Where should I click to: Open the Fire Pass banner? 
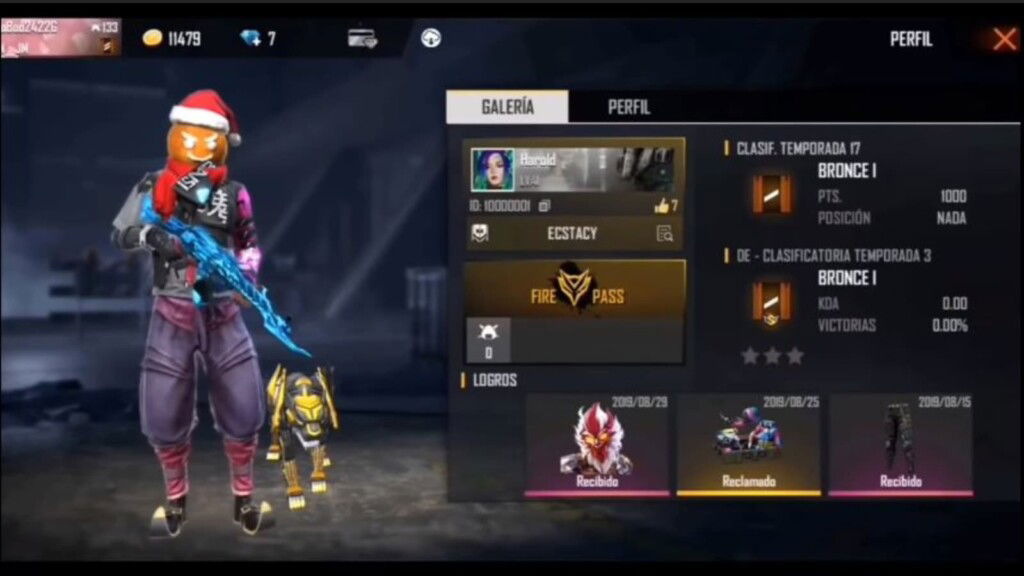(x=575, y=289)
